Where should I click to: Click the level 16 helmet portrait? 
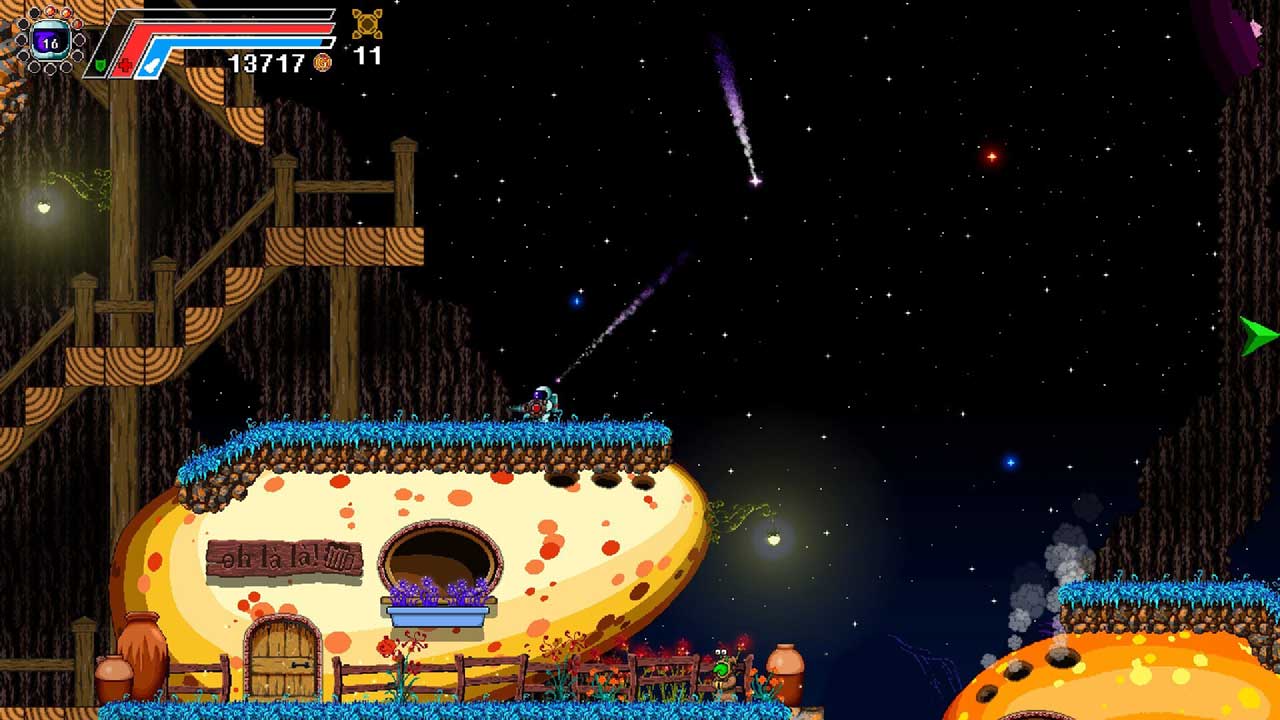pos(50,41)
